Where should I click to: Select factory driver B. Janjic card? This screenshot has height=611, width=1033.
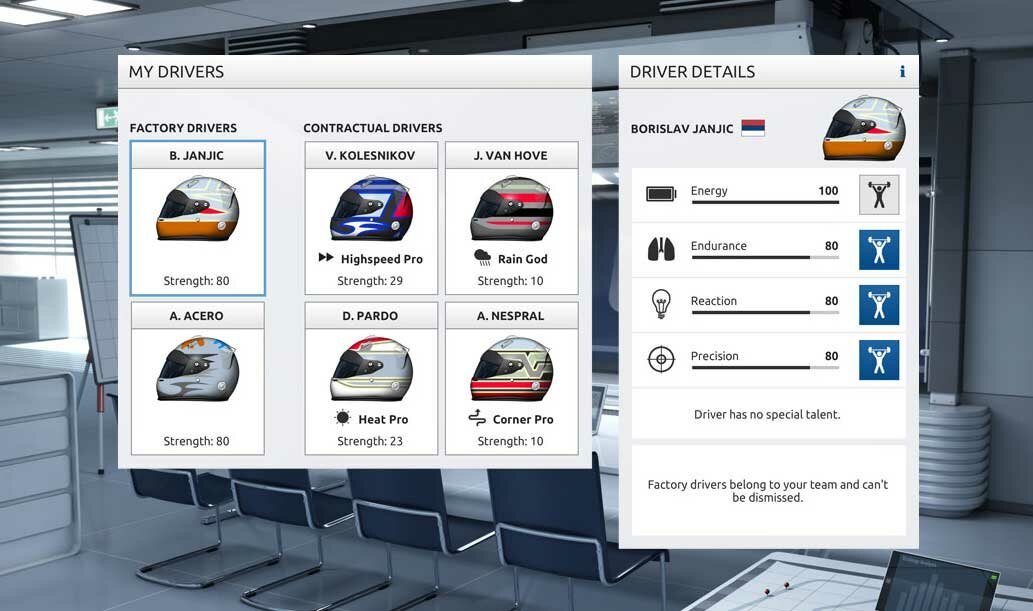click(197, 218)
